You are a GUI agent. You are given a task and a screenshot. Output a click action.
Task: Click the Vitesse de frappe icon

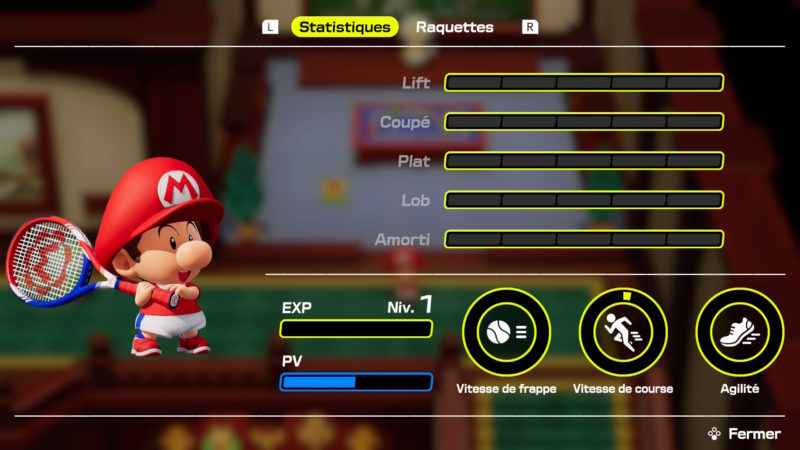pyautogui.click(x=507, y=332)
